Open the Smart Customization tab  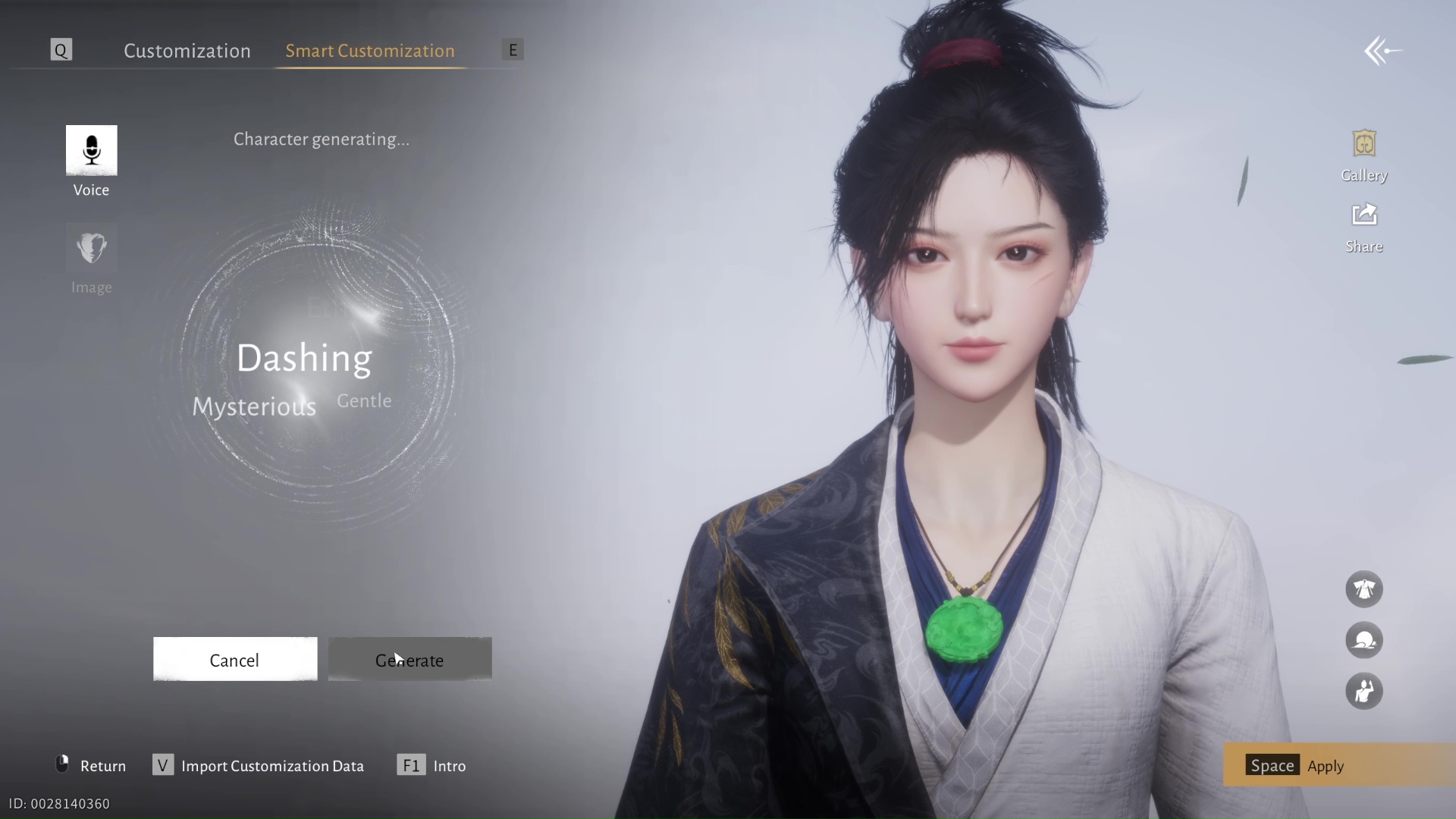[x=369, y=51]
